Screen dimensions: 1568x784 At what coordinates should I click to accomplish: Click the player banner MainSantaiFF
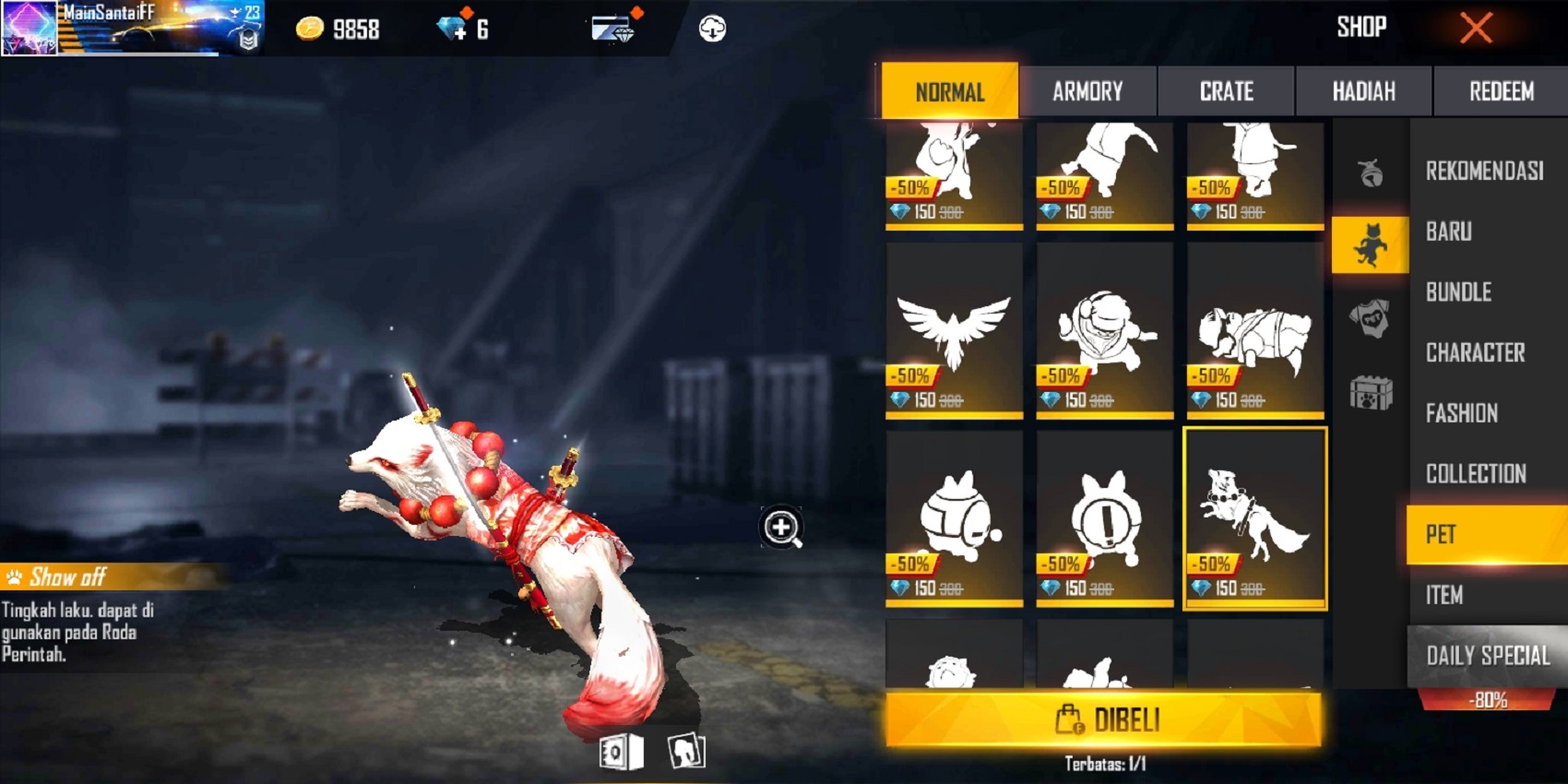(129, 26)
